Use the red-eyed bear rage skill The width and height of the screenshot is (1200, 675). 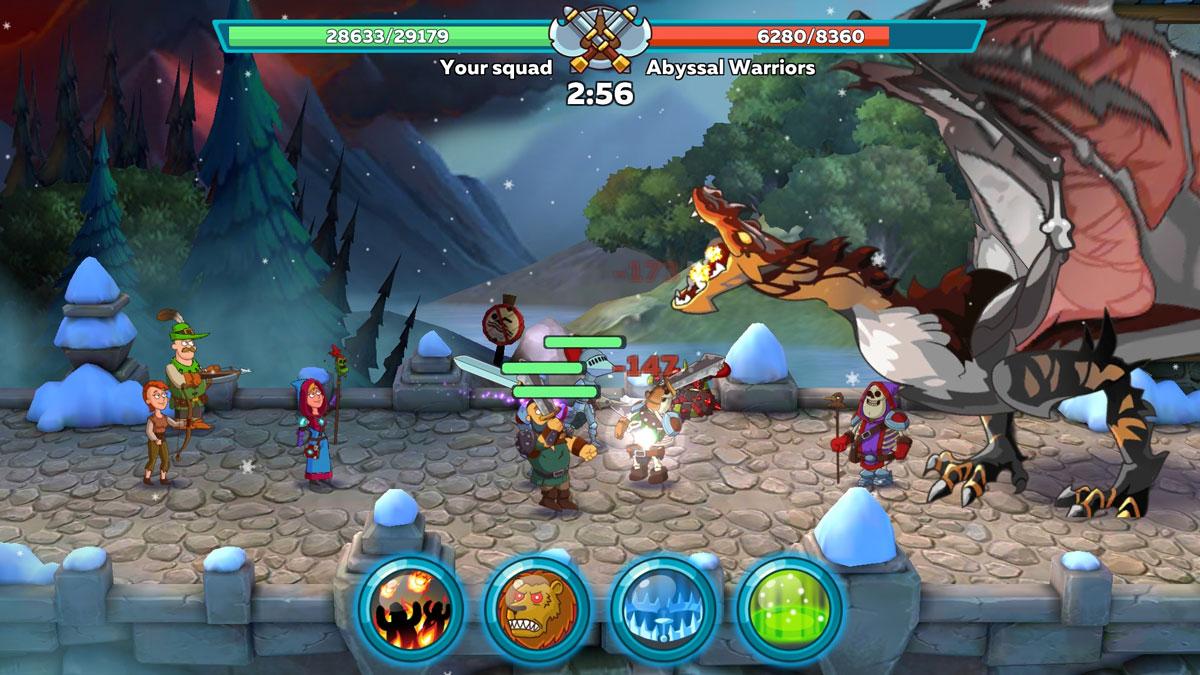coord(537,607)
